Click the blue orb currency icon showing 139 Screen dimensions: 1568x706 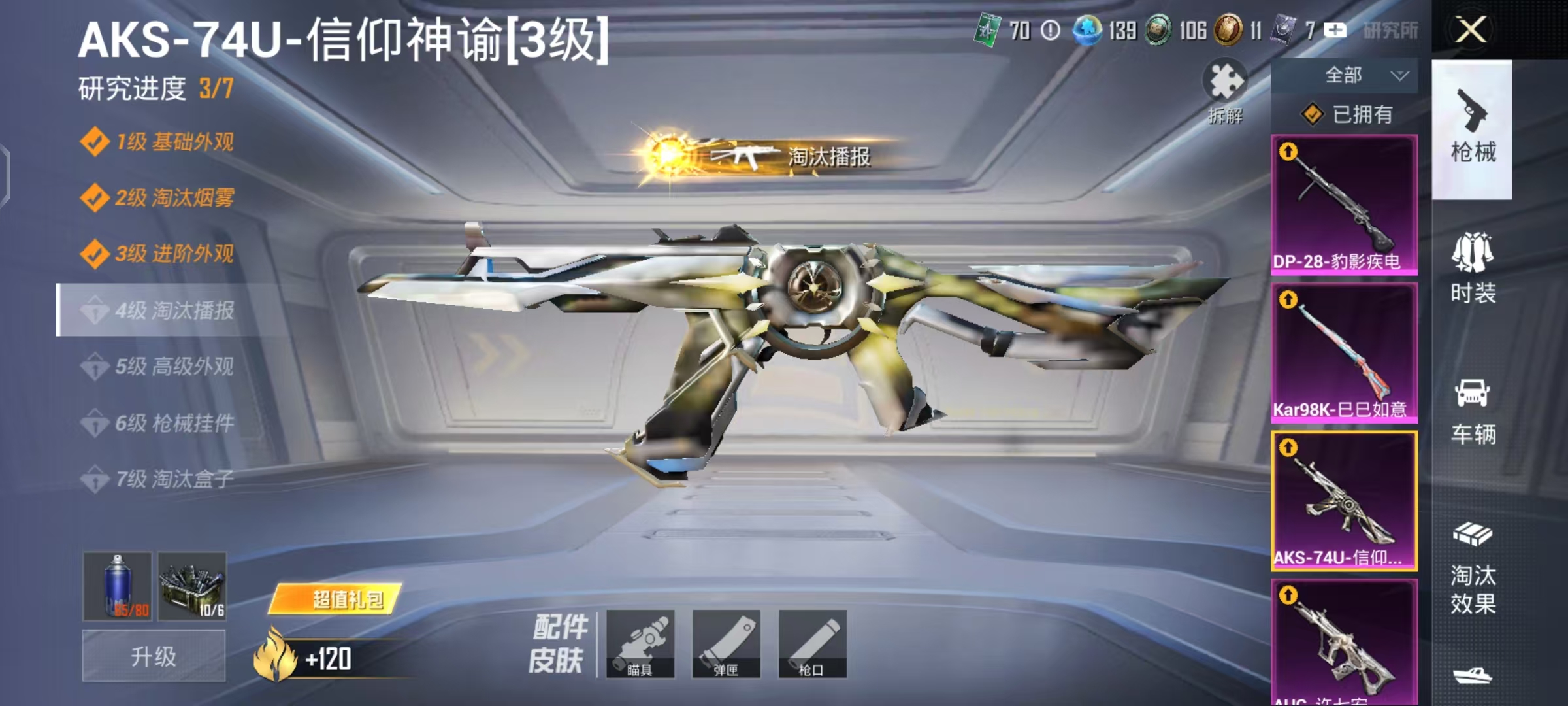point(1087,29)
